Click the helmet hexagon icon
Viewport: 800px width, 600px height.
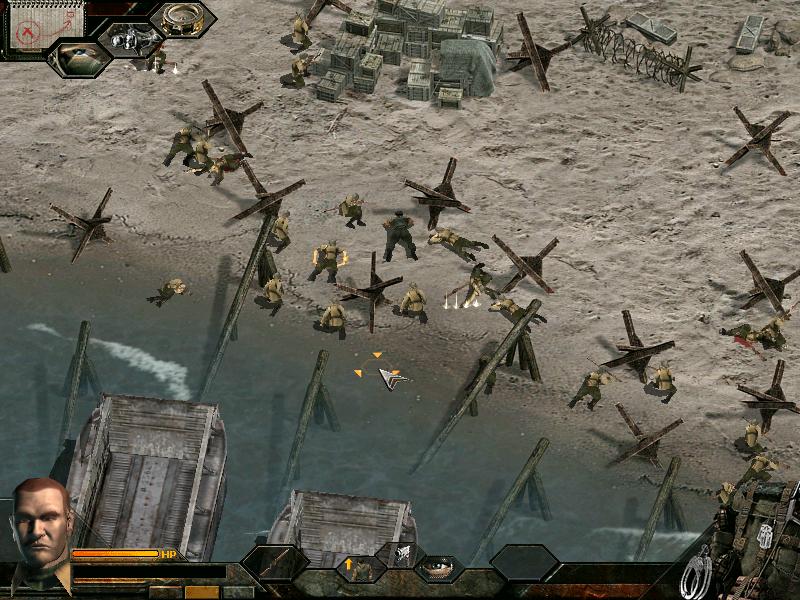click(79, 57)
